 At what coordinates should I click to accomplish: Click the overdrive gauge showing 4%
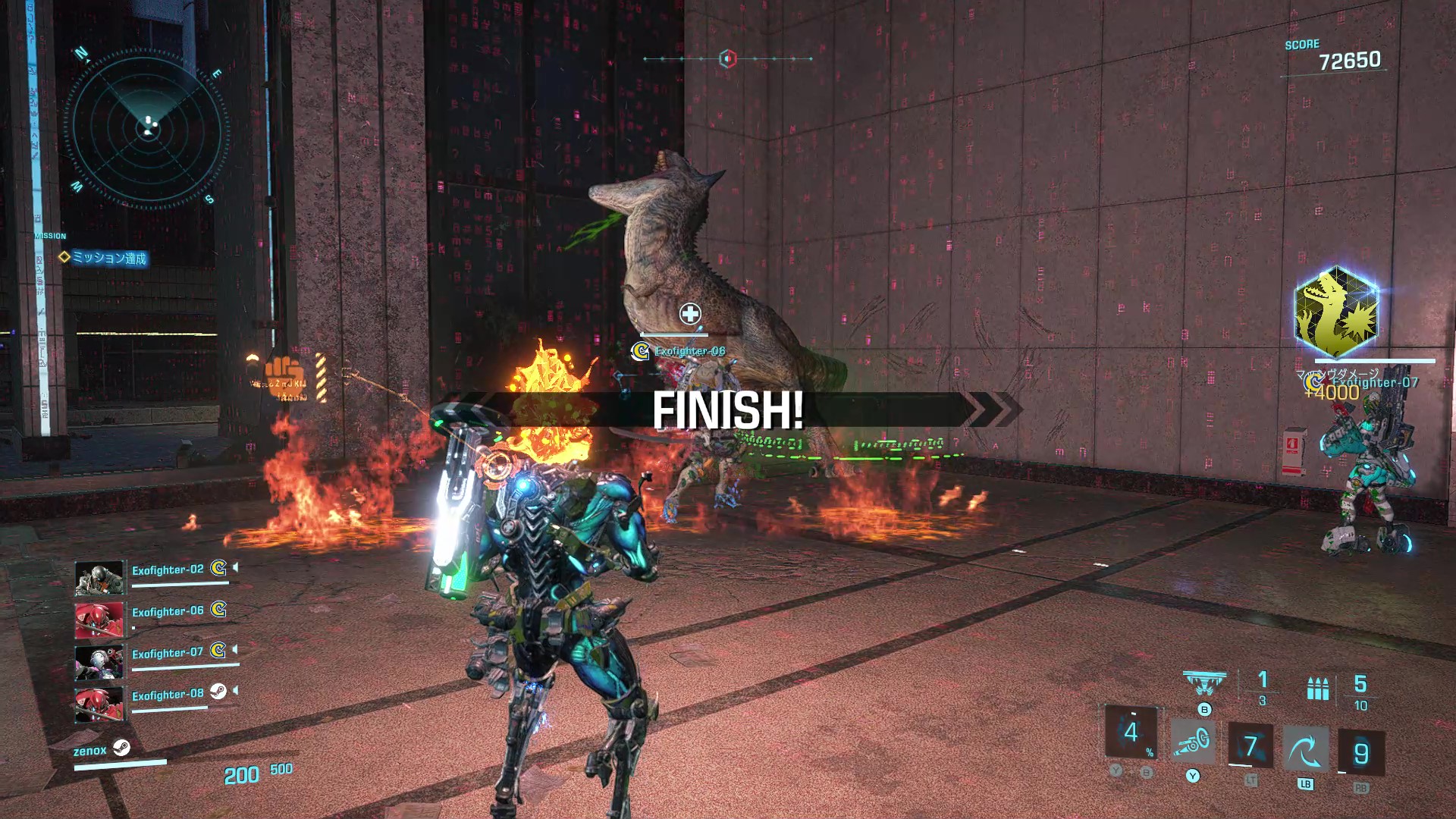(1131, 732)
